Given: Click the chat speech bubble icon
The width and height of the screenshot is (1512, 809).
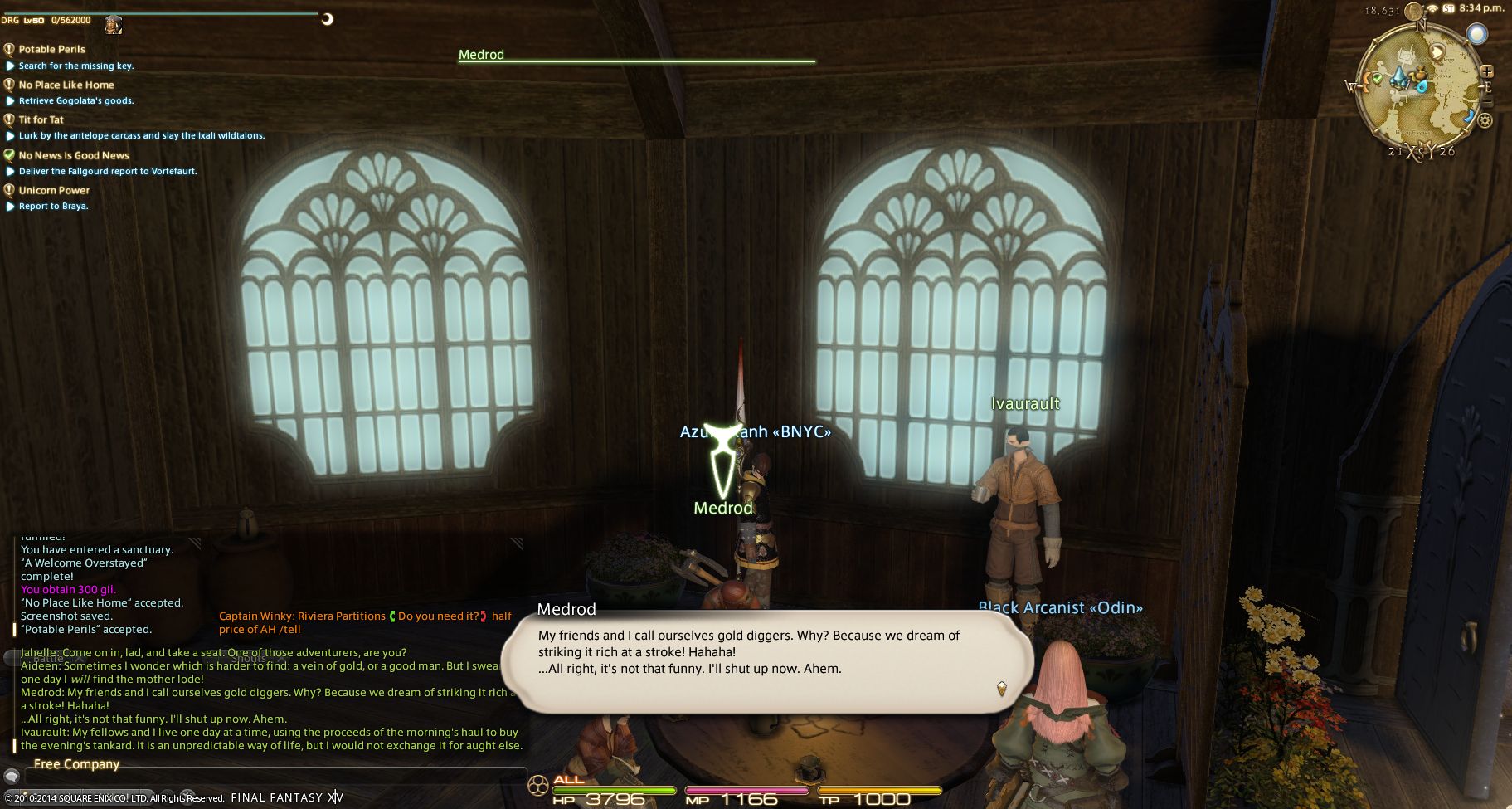Looking at the screenshot, I should click(x=11, y=777).
